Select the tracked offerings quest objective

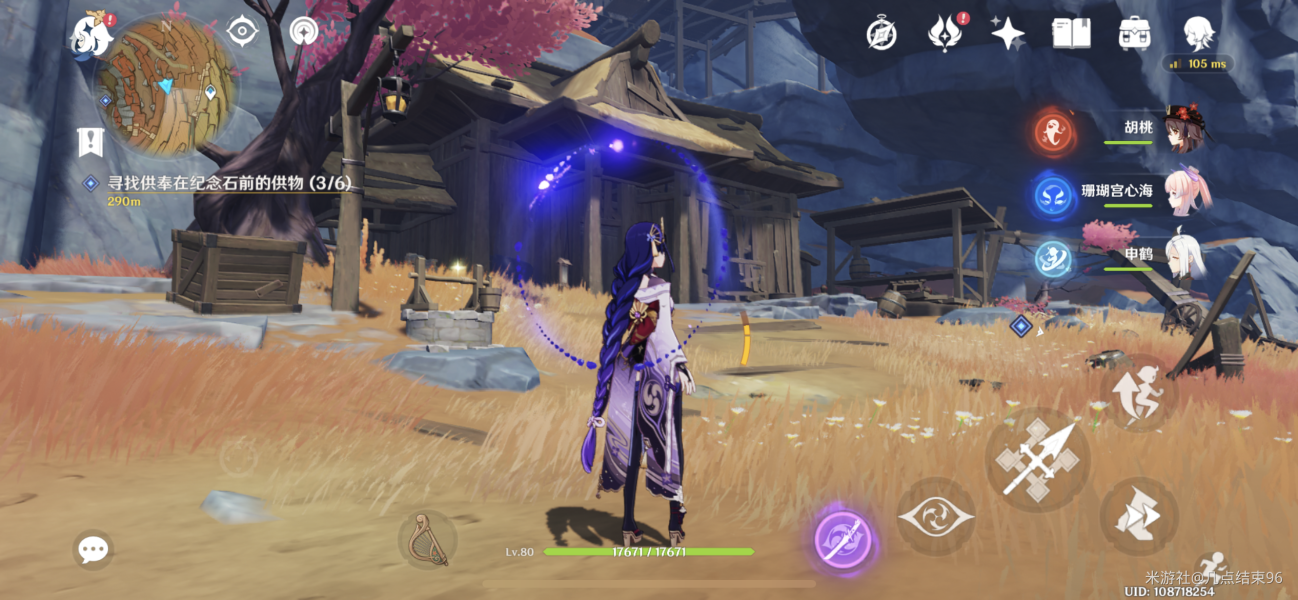(229, 183)
